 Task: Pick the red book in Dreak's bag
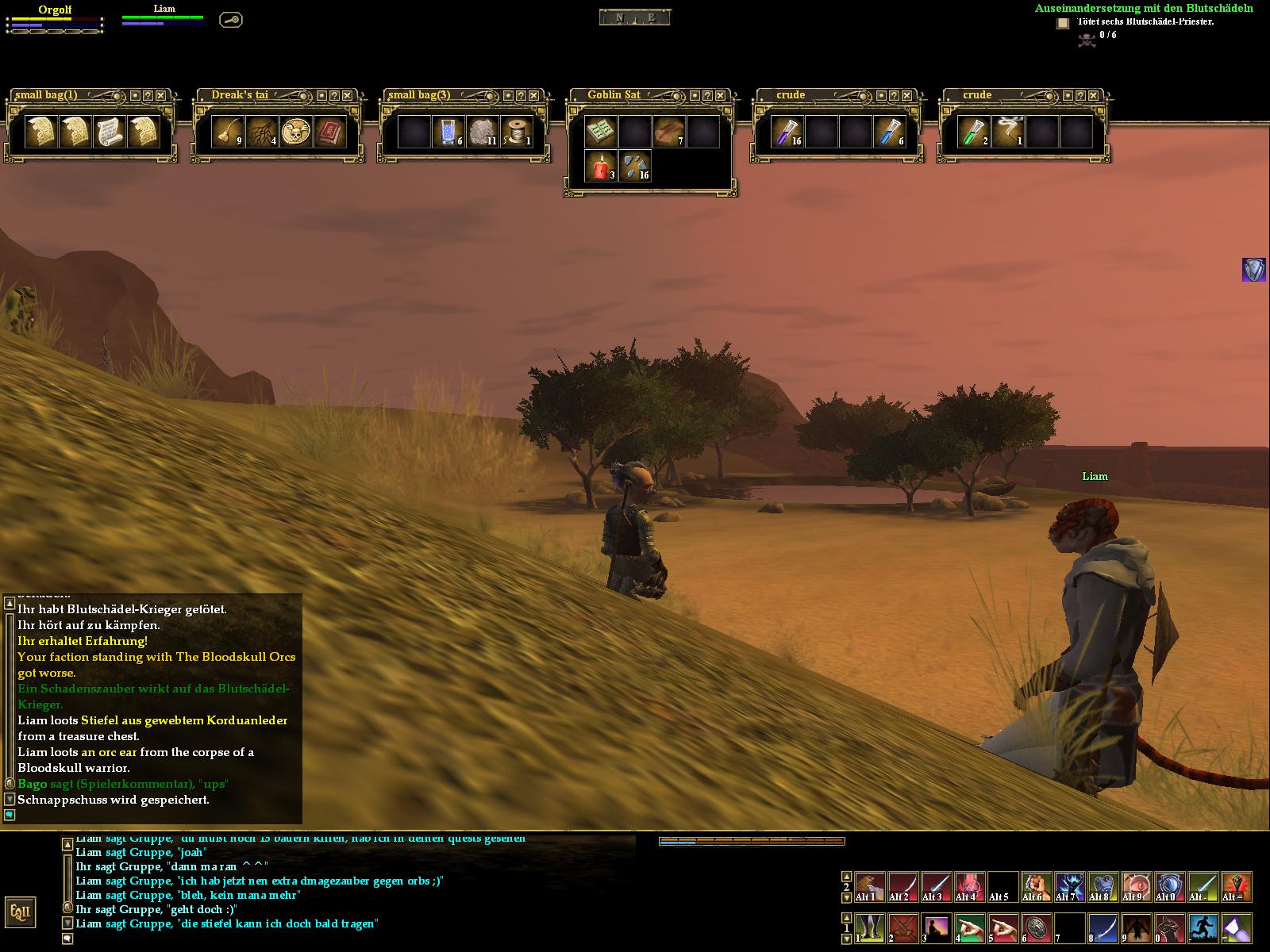329,132
